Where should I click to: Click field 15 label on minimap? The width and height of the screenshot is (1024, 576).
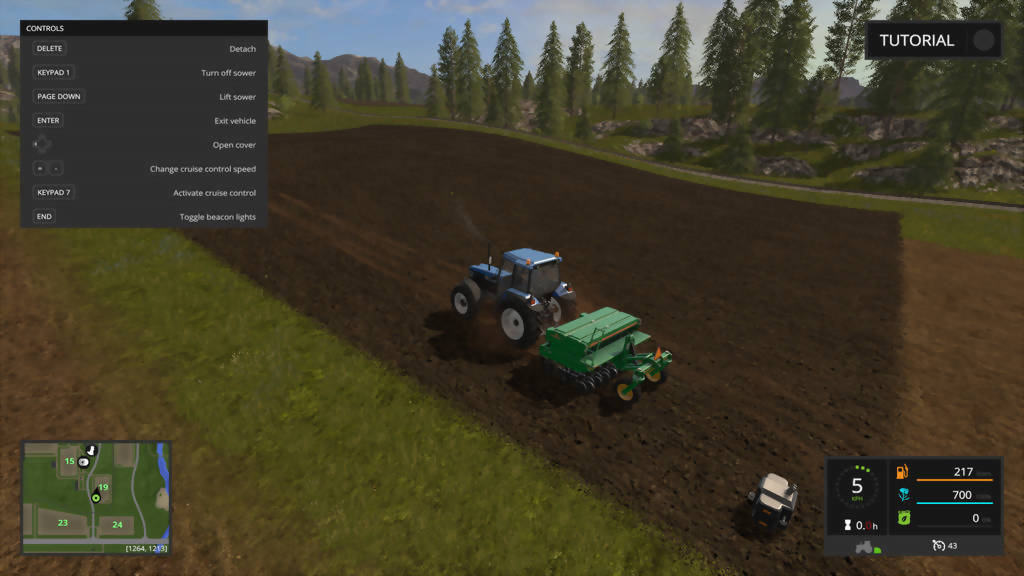(x=70, y=461)
